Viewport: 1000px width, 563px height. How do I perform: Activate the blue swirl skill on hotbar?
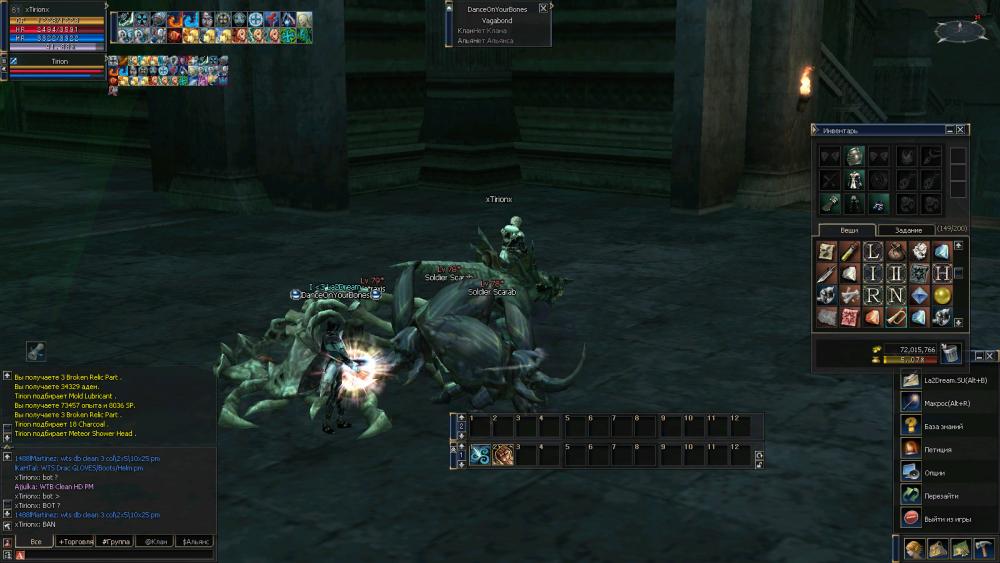pyautogui.click(x=480, y=455)
